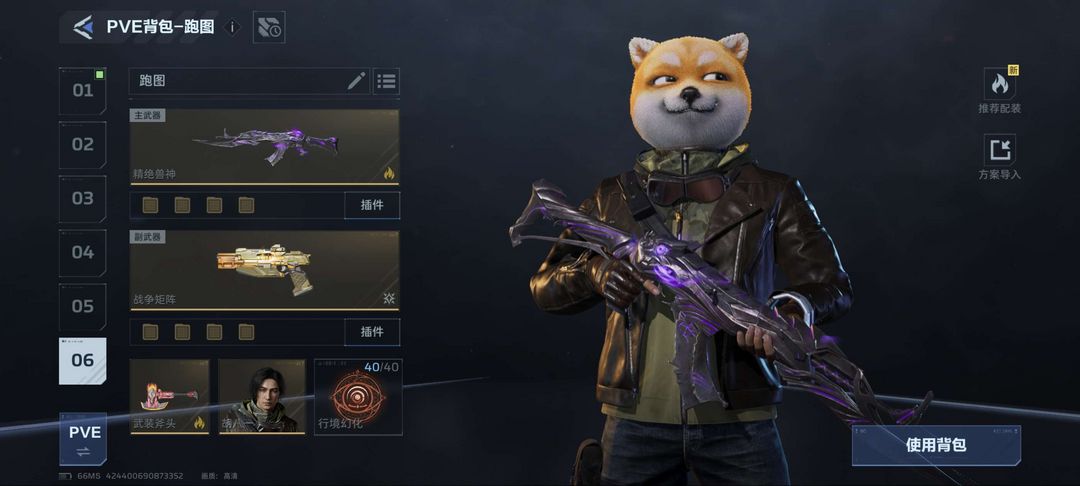Open the history clock icon at top
Viewport: 1080px width, 486px height.
[x=269, y=28]
